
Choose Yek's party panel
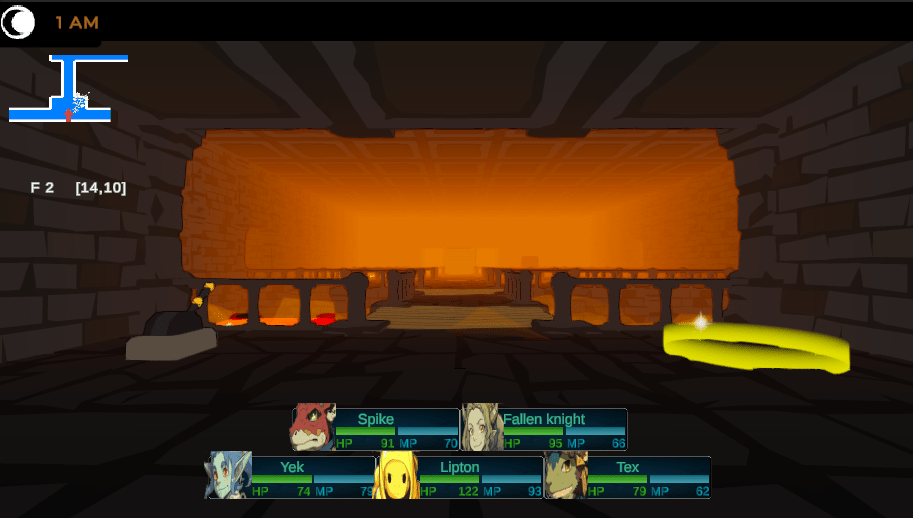[x=292, y=476]
